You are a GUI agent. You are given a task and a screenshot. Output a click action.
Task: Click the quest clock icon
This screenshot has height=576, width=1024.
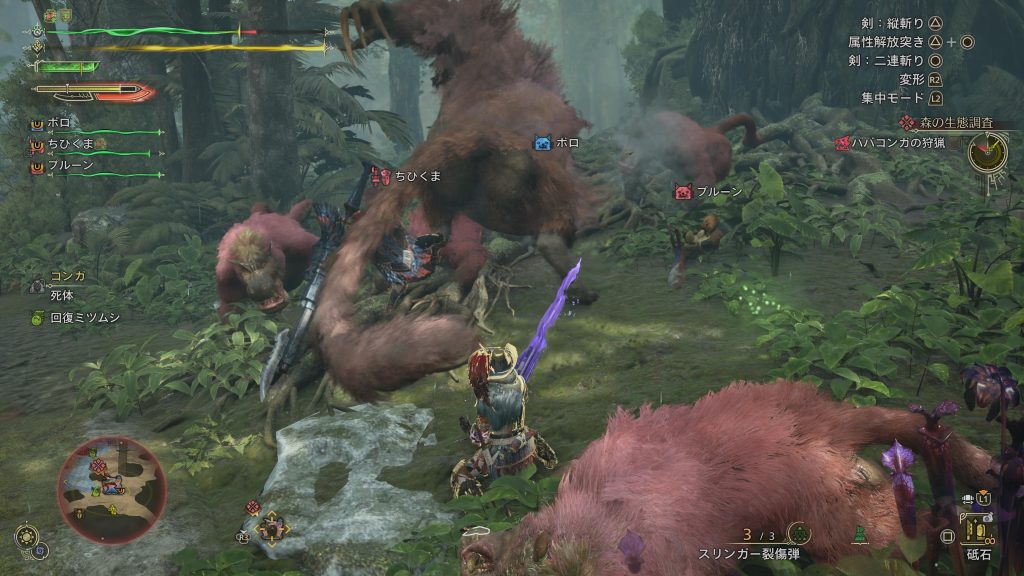coord(986,152)
